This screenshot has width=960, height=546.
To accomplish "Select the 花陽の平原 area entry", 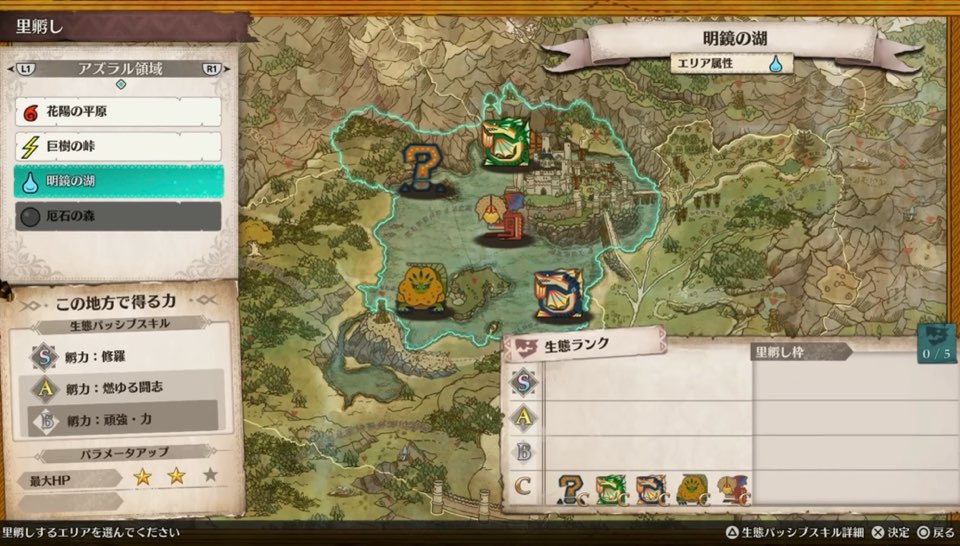I will coord(118,112).
